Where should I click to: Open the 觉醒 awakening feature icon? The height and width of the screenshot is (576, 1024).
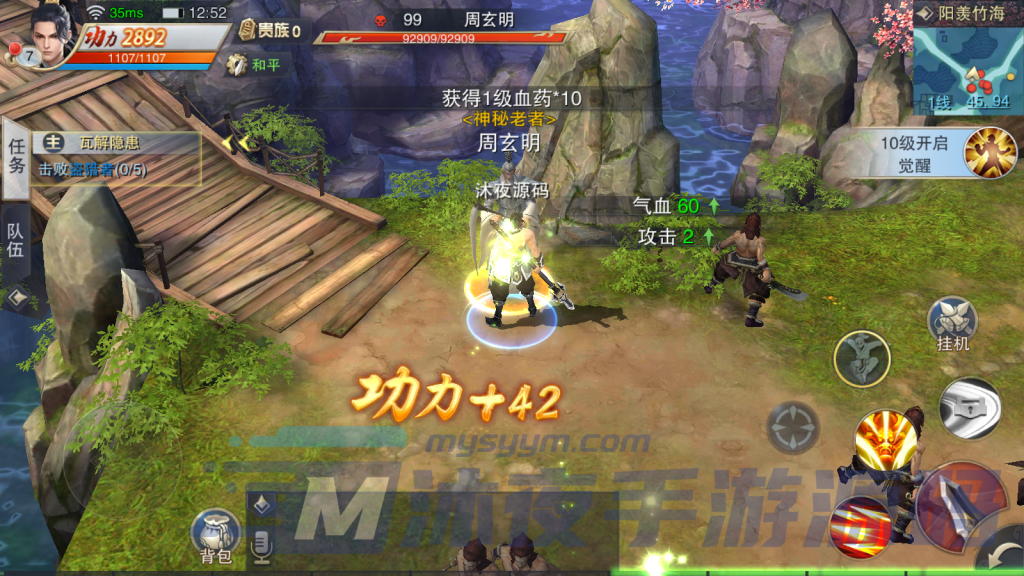pyautogui.click(x=989, y=153)
